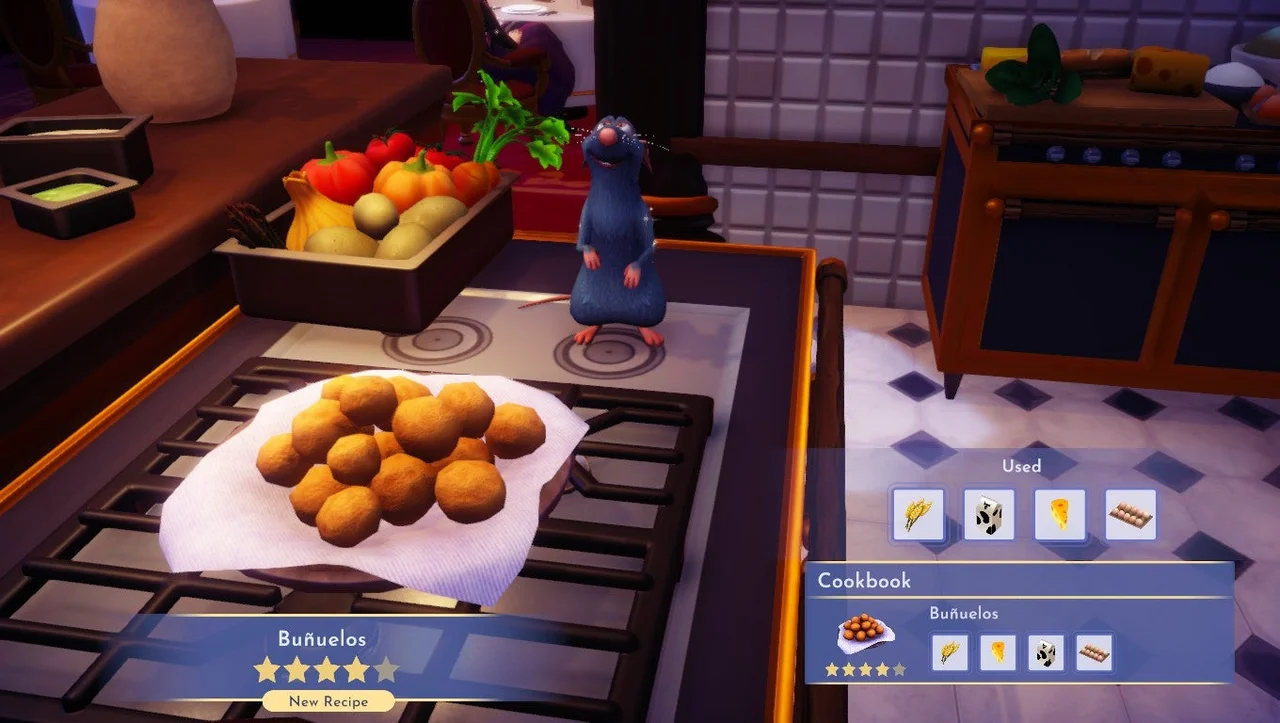Select the Wheat ingredient in the Used panel
The height and width of the screenshot is (723, 1280).
[918, 514]
